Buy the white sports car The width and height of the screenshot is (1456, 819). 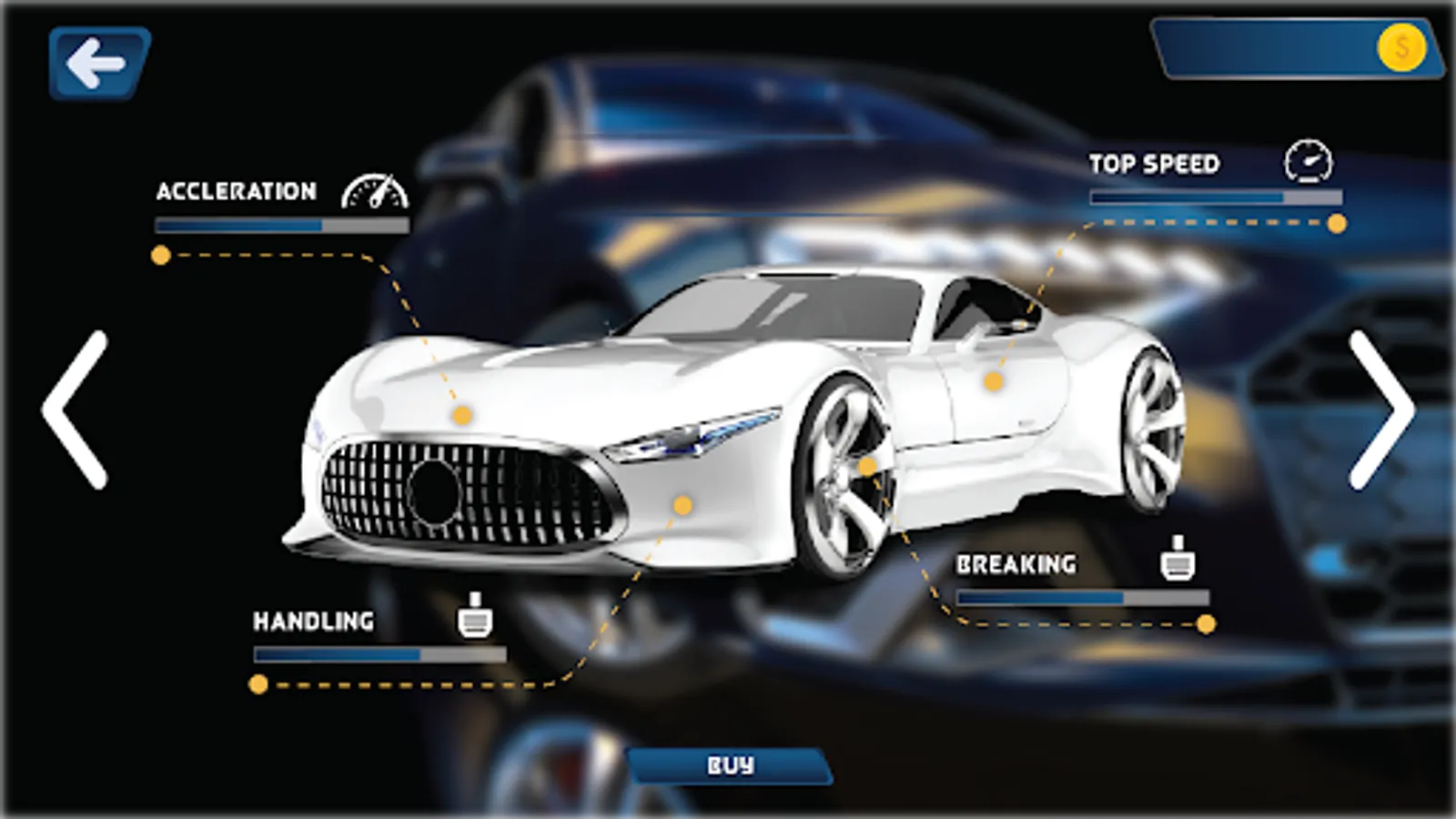[x=731, y=765]
